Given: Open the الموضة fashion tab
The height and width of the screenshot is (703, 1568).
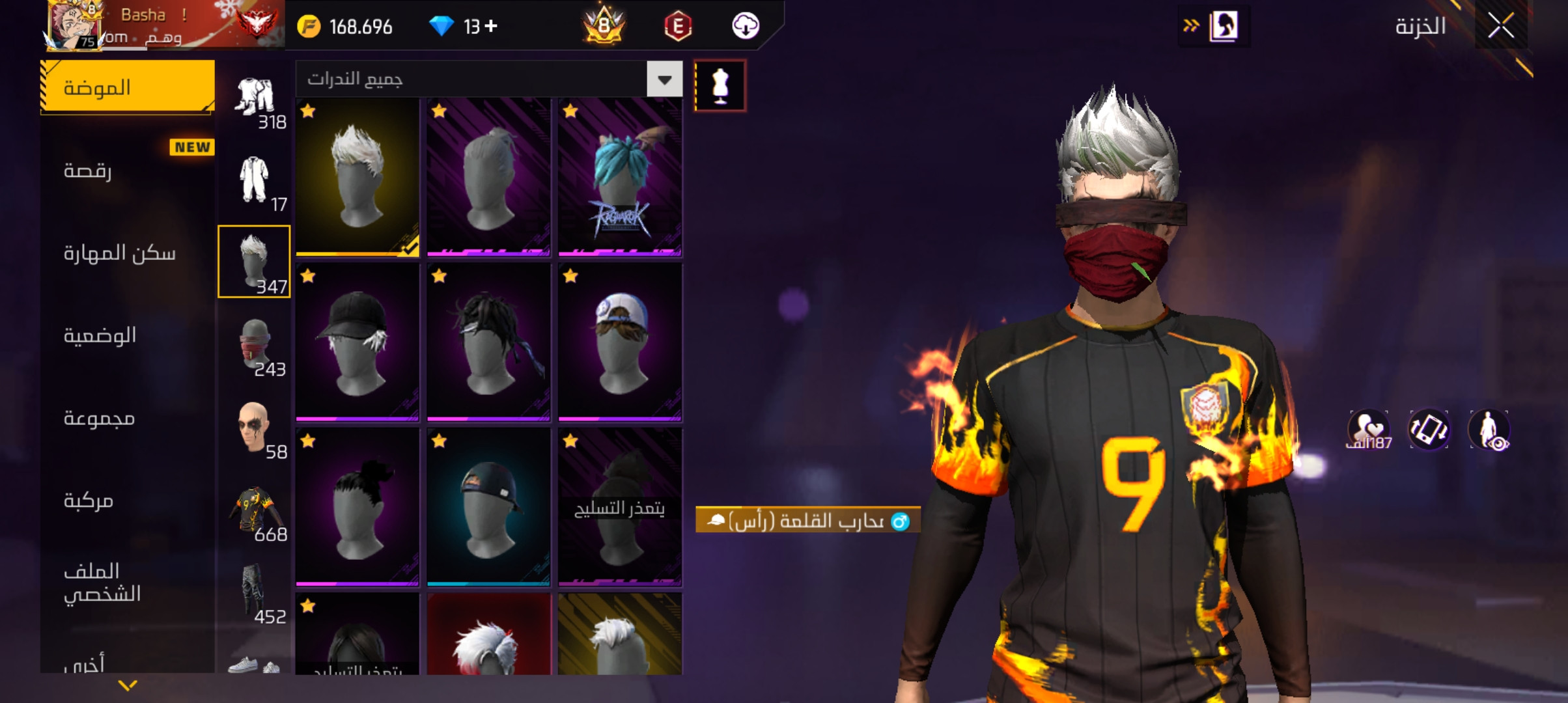Looking at the screenshot, I should pos(128,87).
